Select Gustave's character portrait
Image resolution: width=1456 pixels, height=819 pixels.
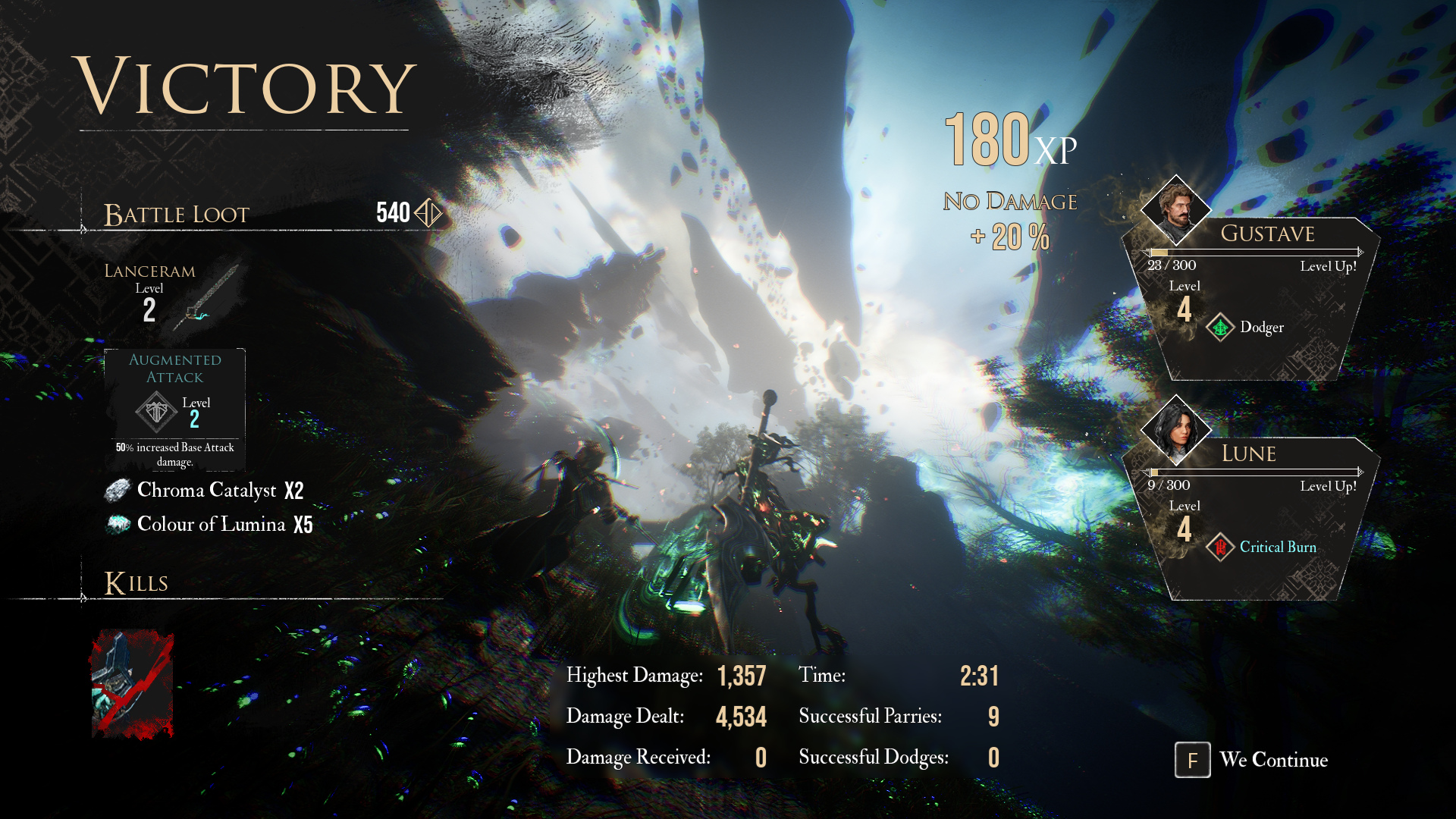[1175, 210]
